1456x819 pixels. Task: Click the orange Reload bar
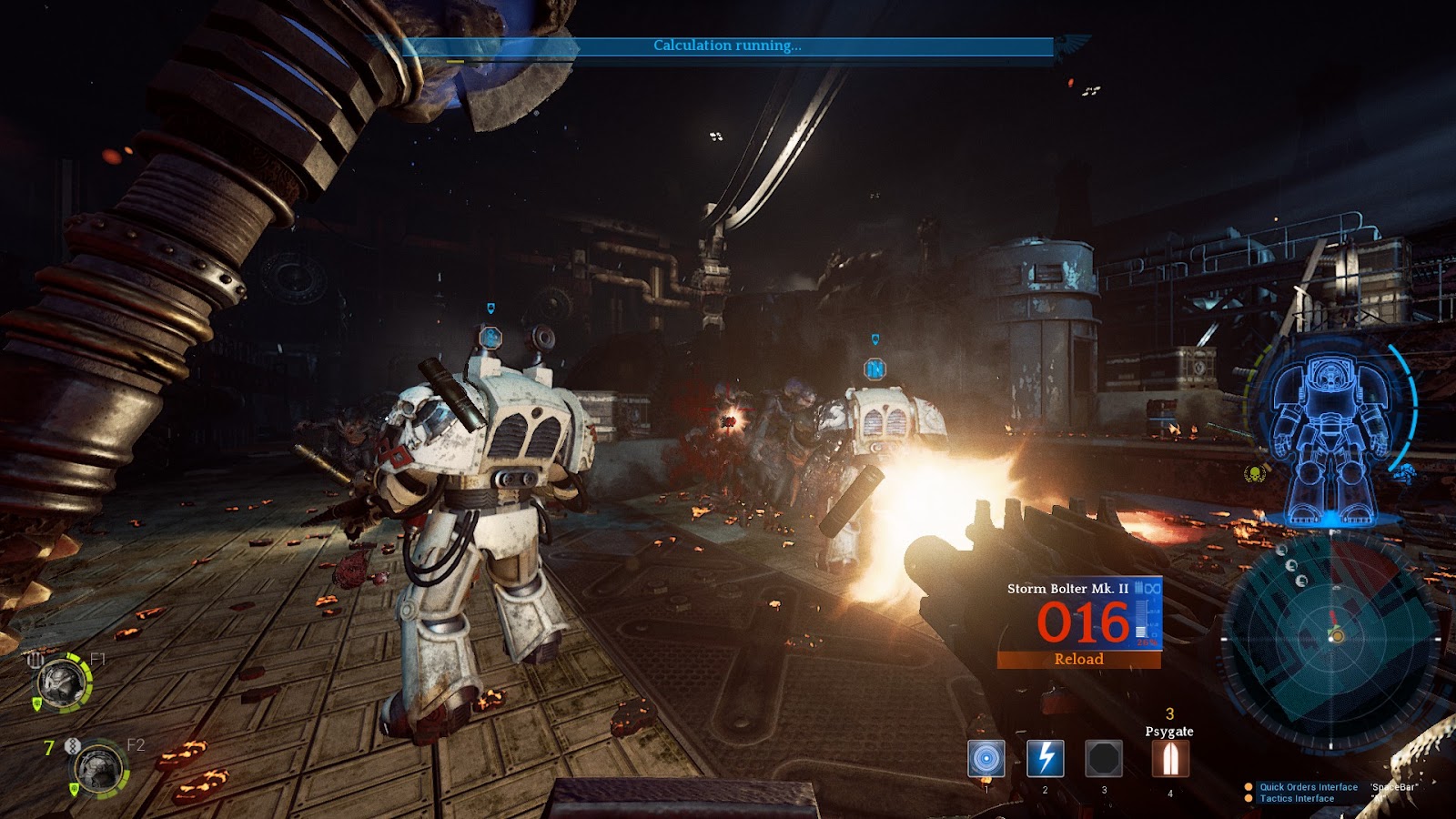[x=1078, y=660]
